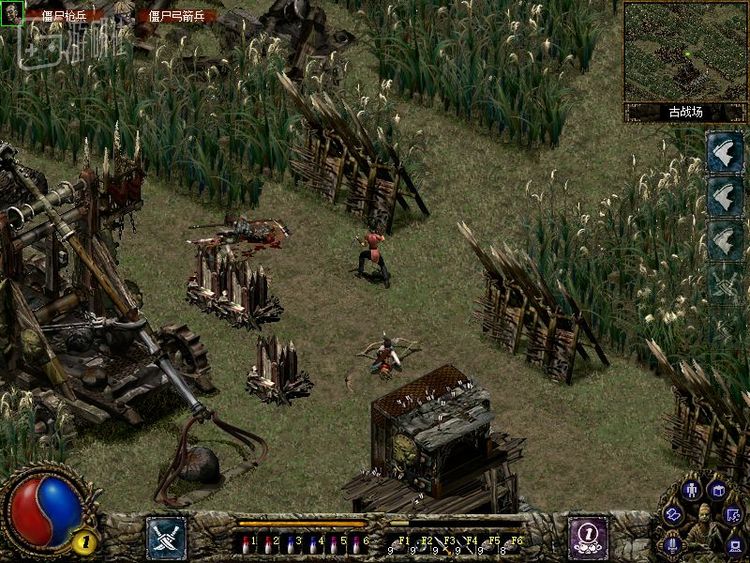Open the cube-shaped inventory menu icon
This screenshot has width=750, height=563.
coord(717,490)
